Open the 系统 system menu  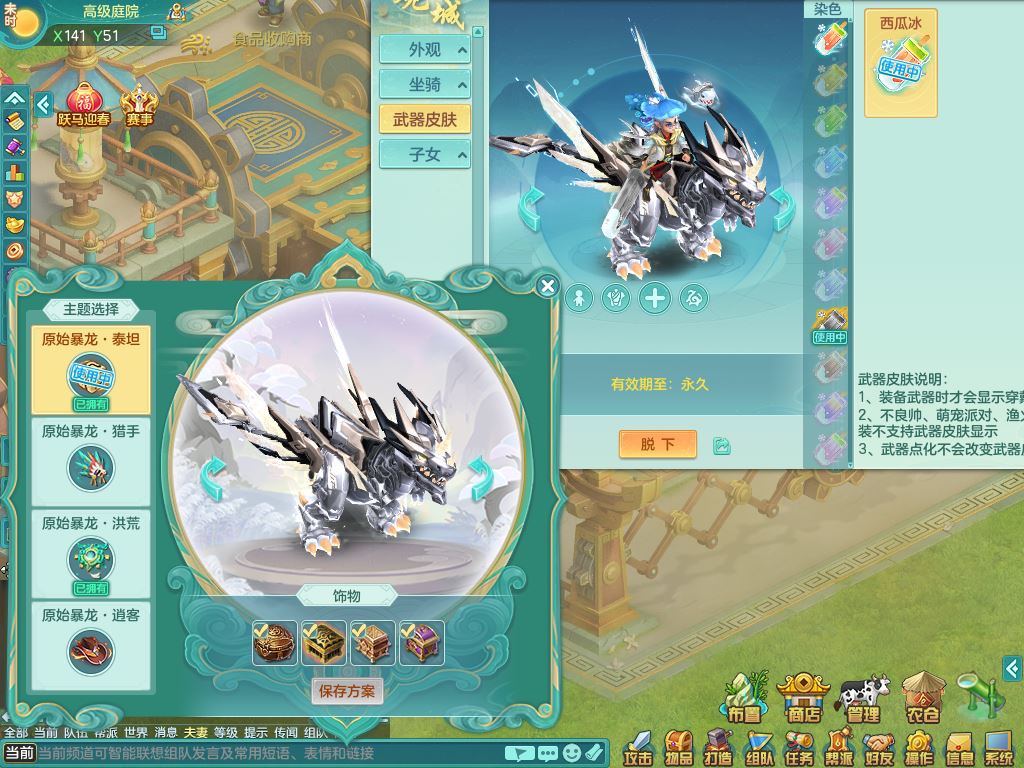coord(998,748)
